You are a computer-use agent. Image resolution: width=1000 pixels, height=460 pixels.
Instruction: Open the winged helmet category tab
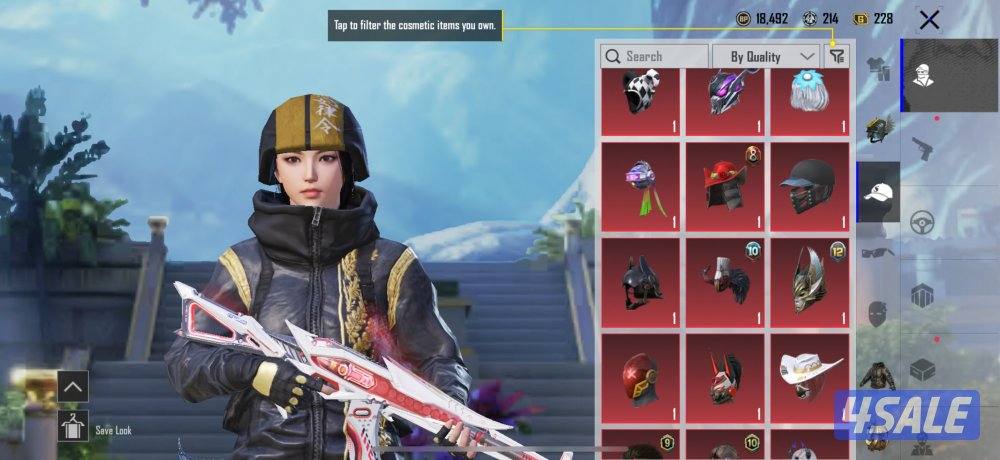879,128
